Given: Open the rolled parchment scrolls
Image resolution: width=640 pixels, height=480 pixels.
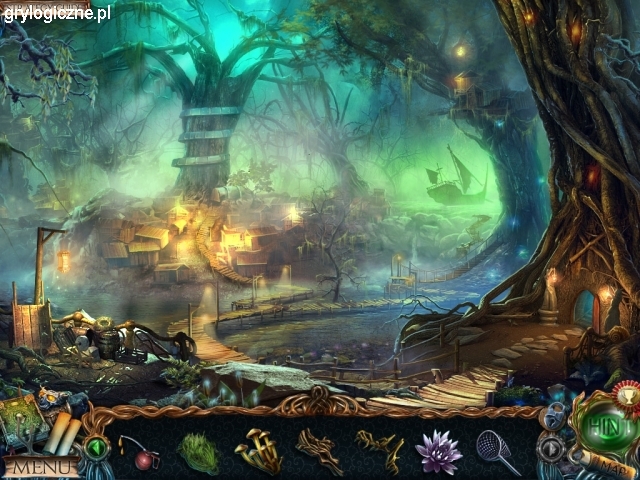Looking at the screenshot, I should 62,432.
